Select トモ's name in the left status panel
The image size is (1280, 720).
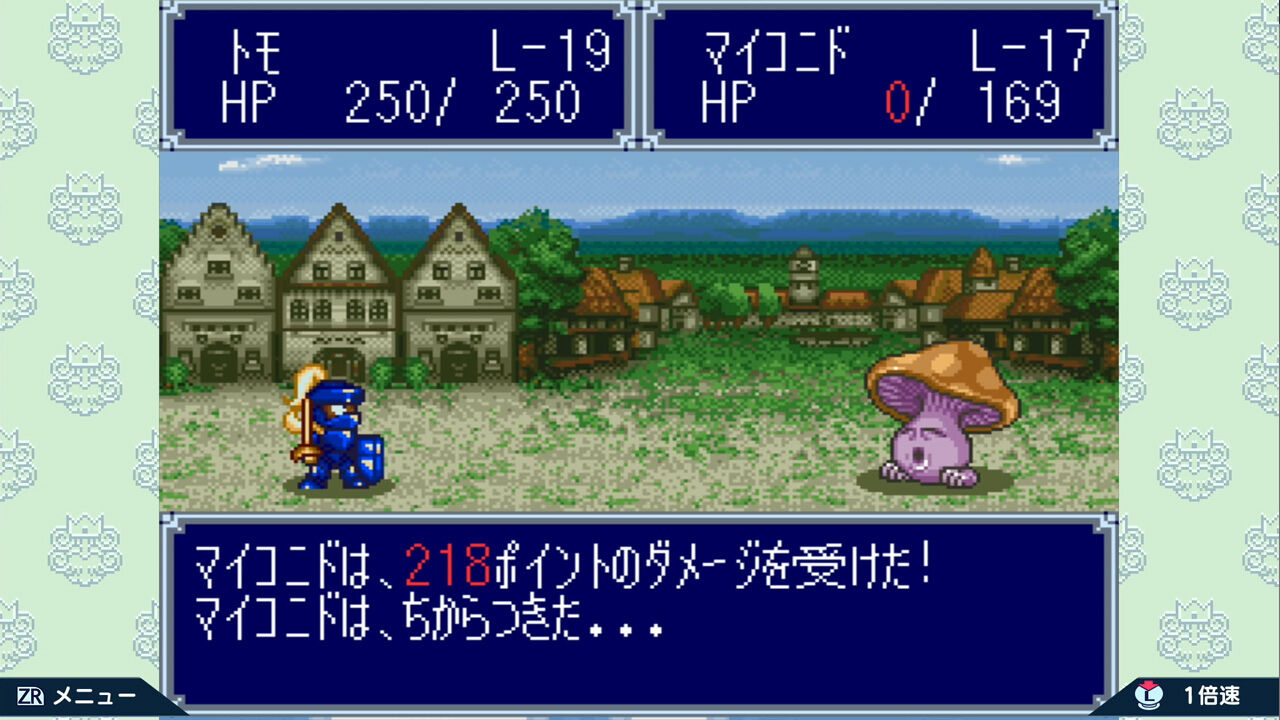(255, 53)
